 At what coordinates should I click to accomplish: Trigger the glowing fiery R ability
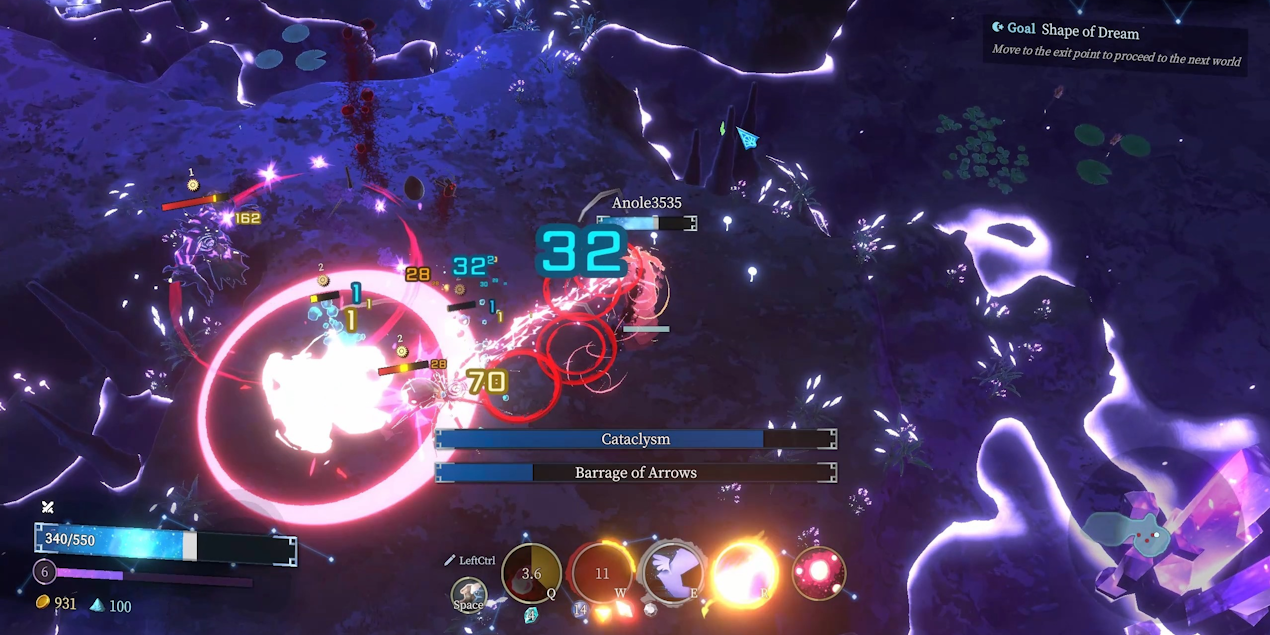(745, 573)
